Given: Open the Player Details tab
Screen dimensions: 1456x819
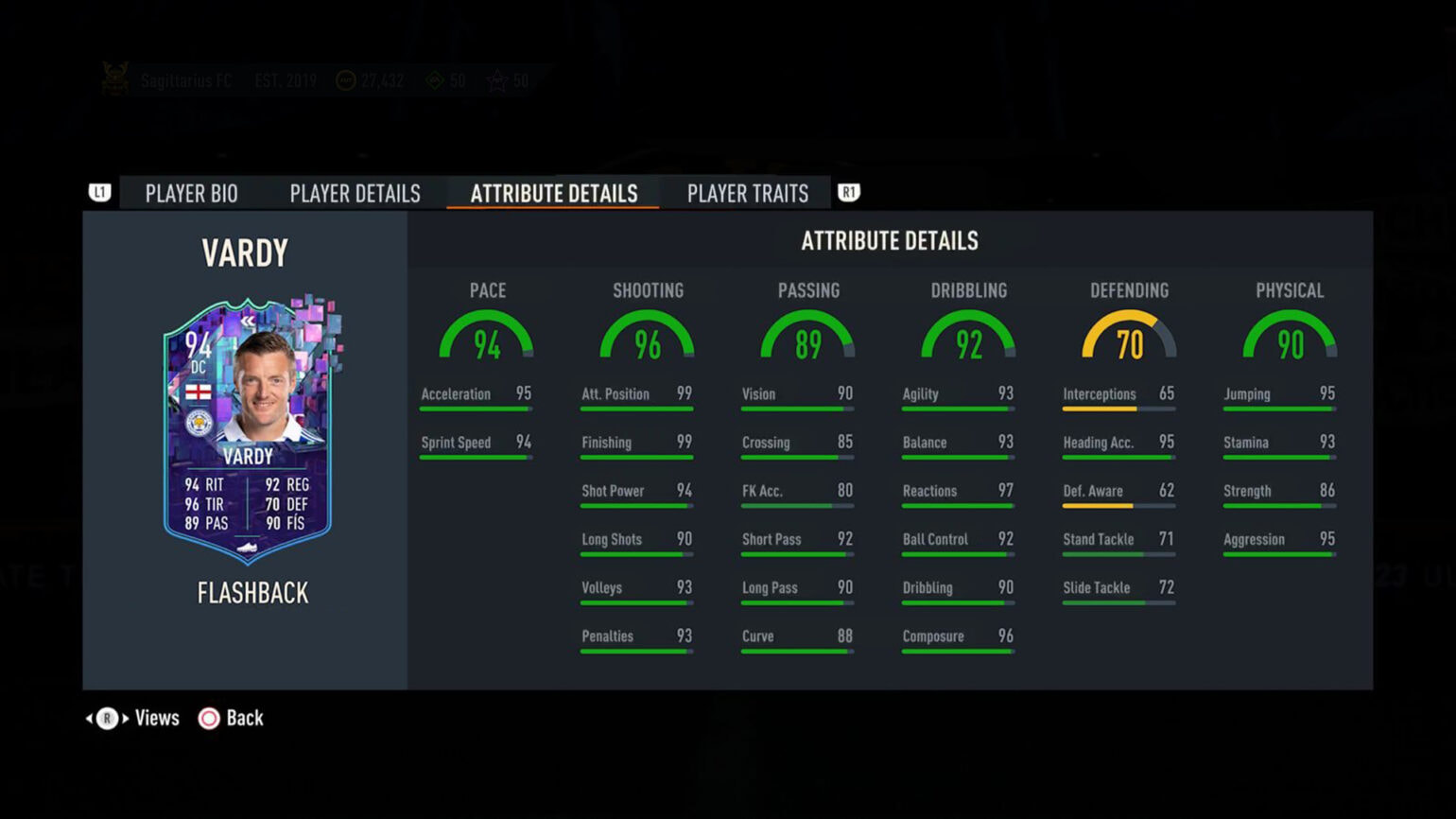Looking at the screenshot, I should point(355,194).
